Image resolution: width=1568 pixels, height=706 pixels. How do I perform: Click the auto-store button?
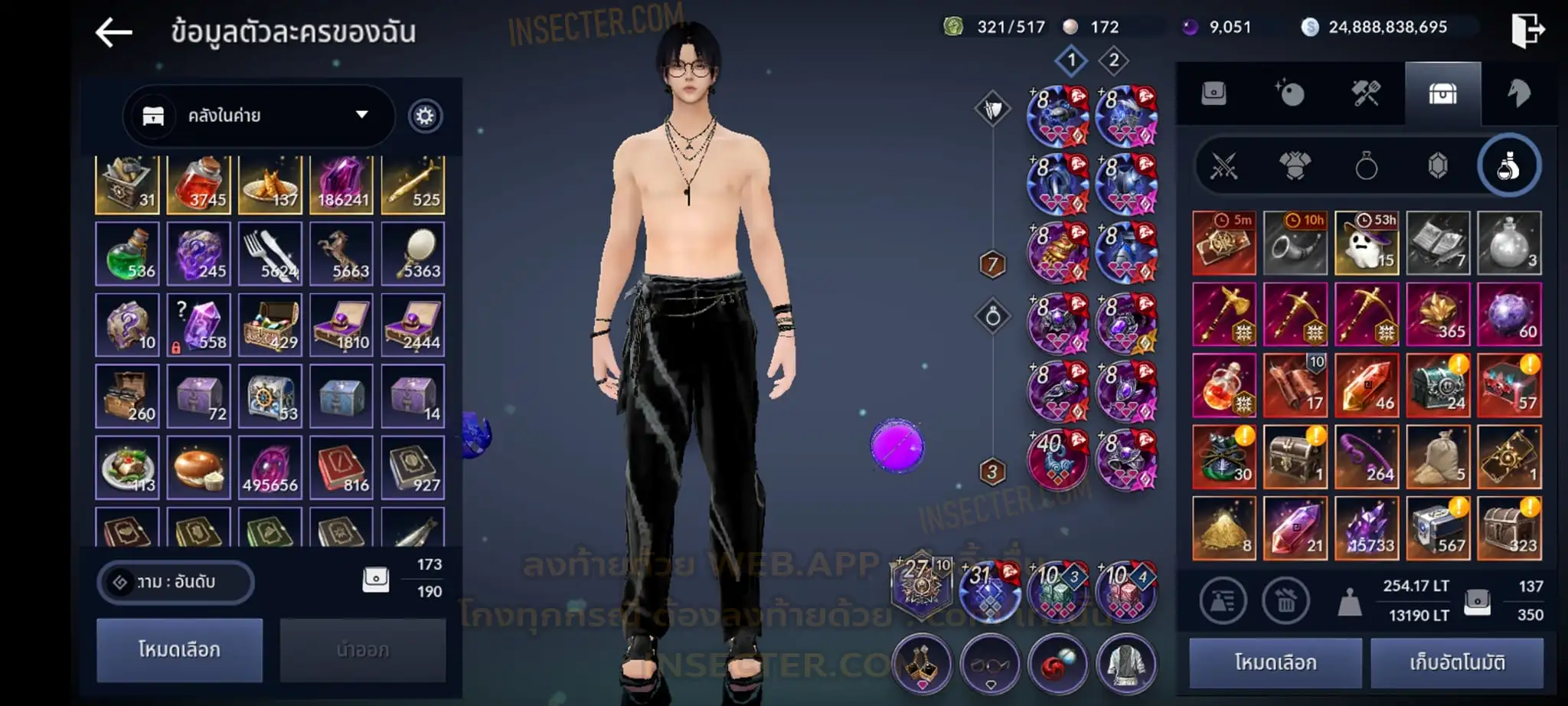pos(1457,662)
